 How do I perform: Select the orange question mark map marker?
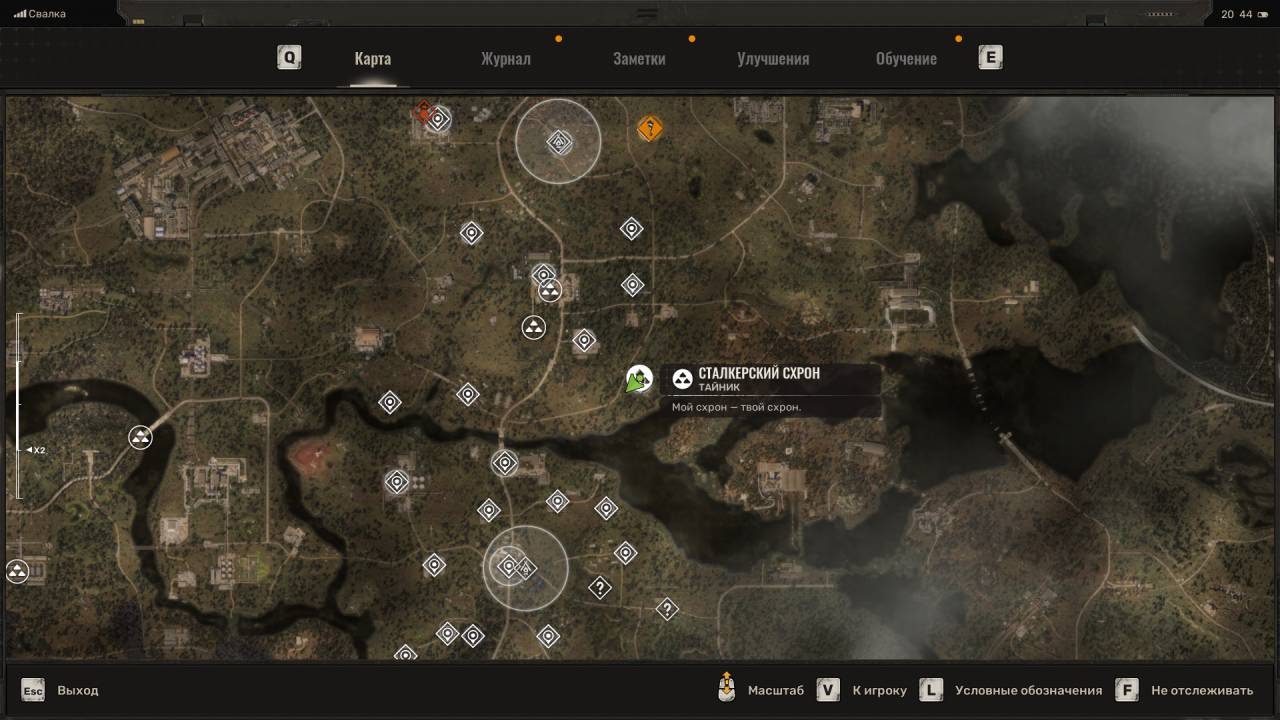[650, 128]
